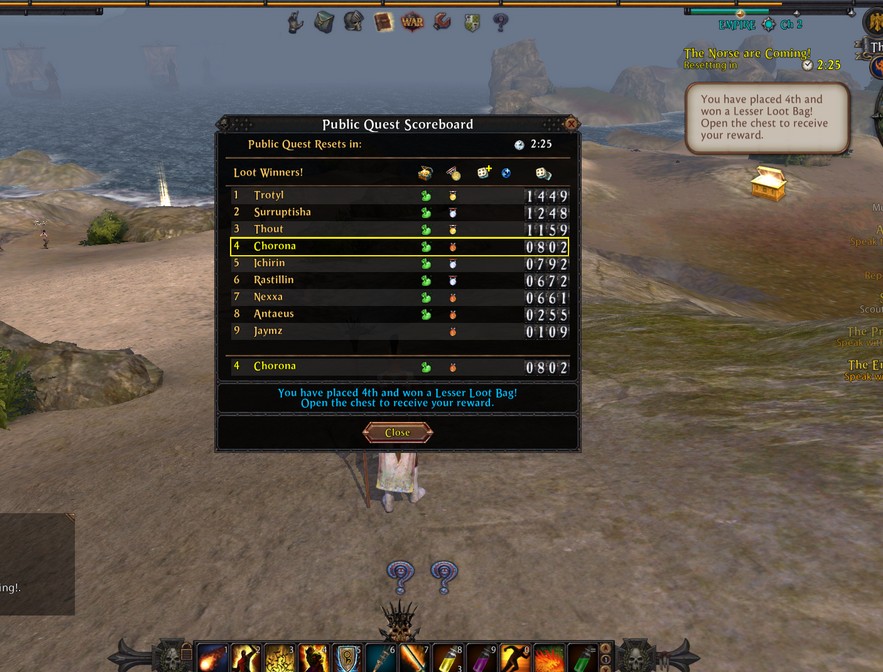Toggle the hotbar lock padlock icon
The width and height of the screenshot is (883, 672).
(x=184, y=651)
